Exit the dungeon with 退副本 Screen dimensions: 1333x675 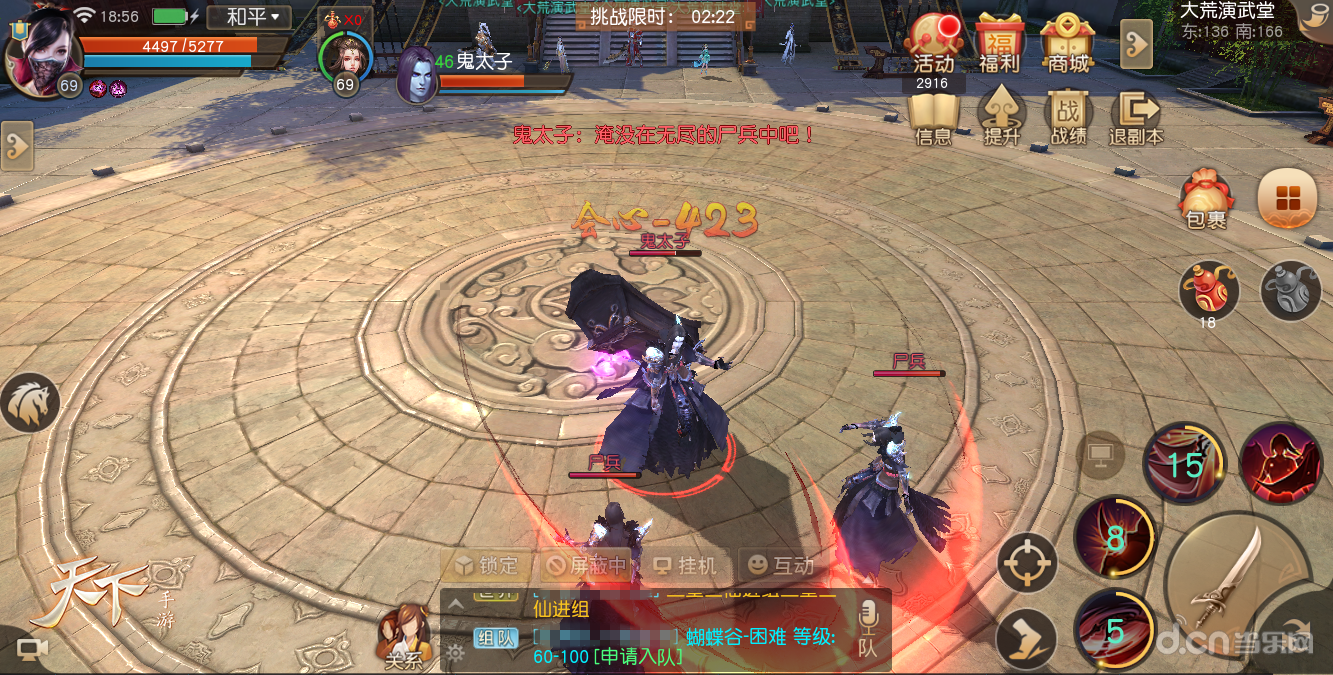1136,118
